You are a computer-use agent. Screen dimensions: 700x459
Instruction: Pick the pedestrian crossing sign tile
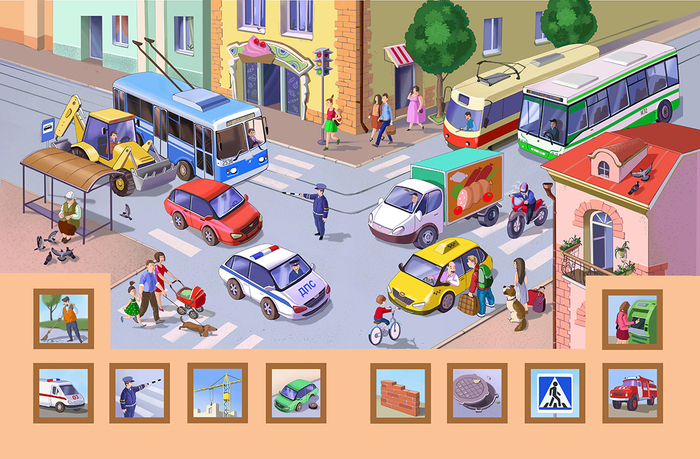click(554, 392)
